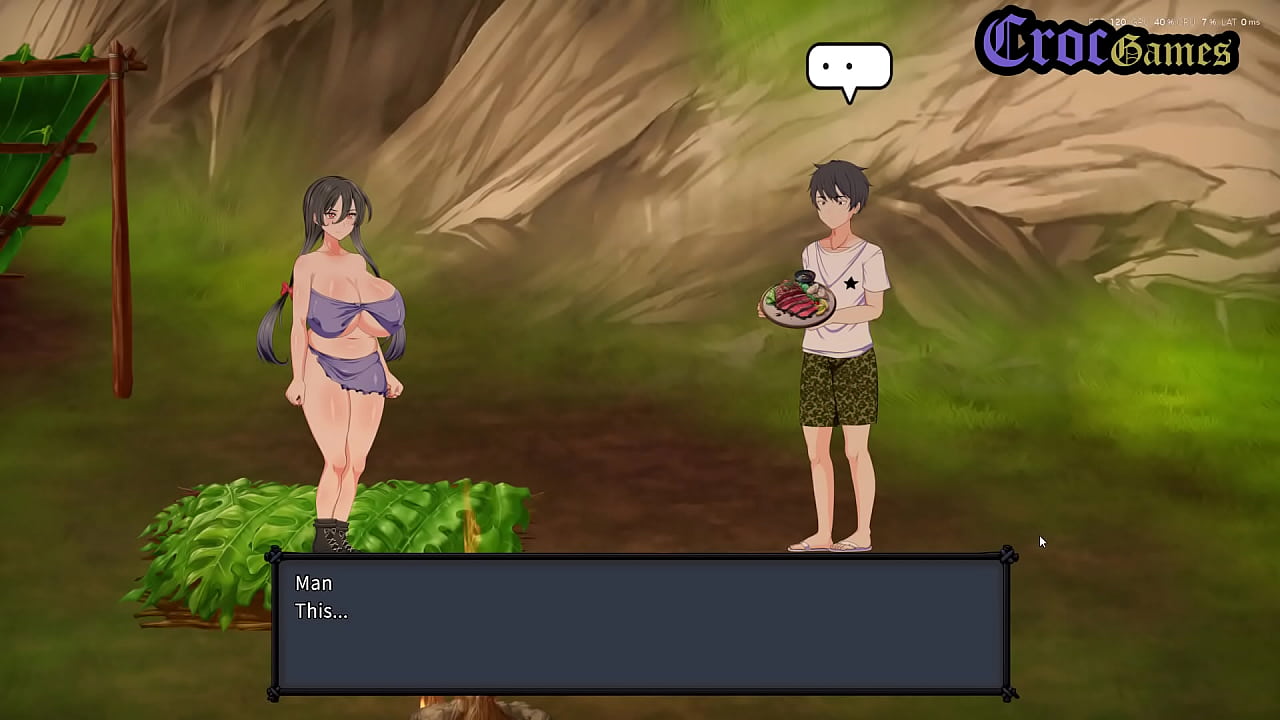1280x720 pixels.
Task: Click the star emblem on the man's shirt
Action: click(849, 281)
